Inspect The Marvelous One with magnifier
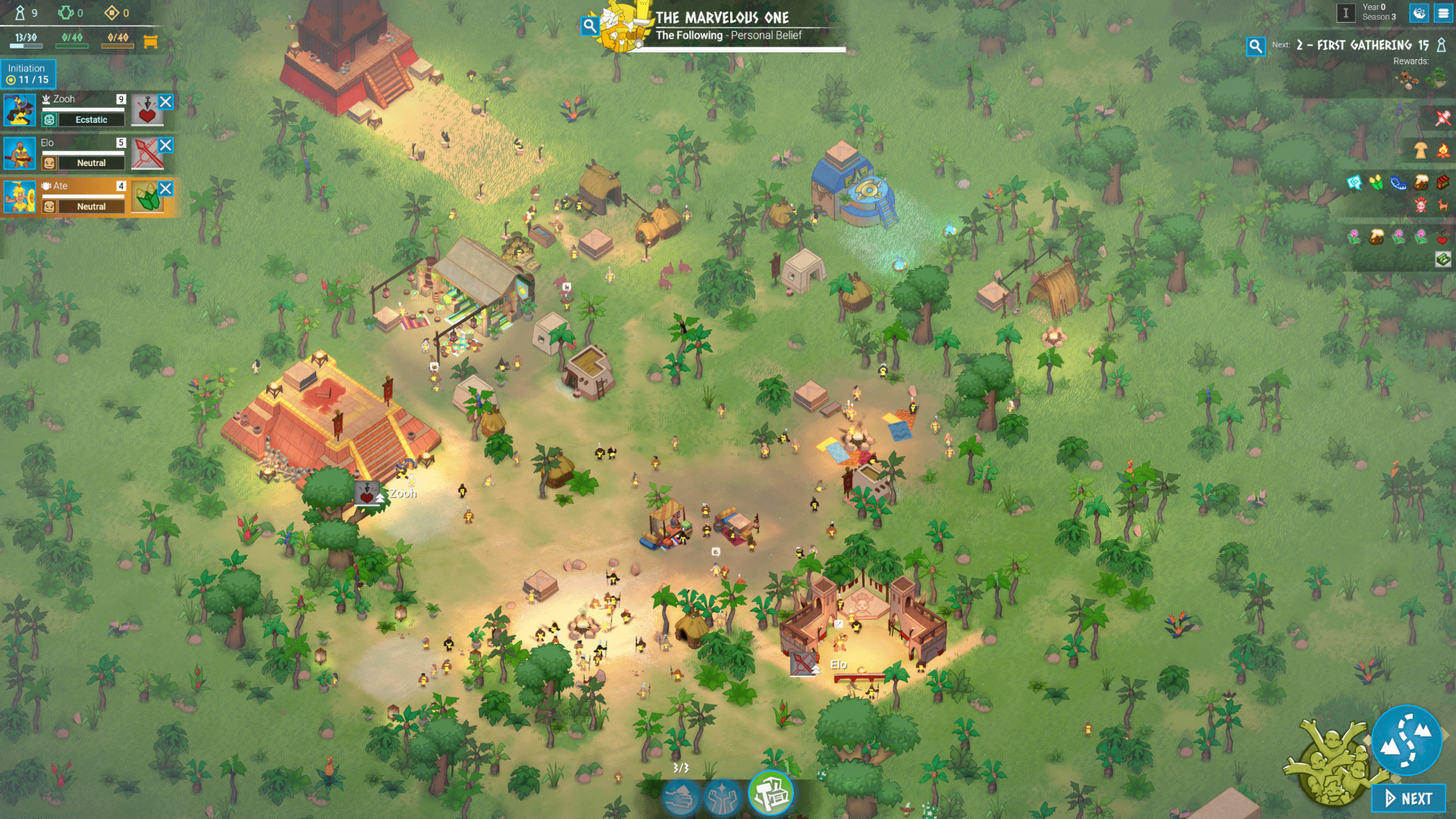Screen dimensions: 1456x819 click(x=589, y=27)
